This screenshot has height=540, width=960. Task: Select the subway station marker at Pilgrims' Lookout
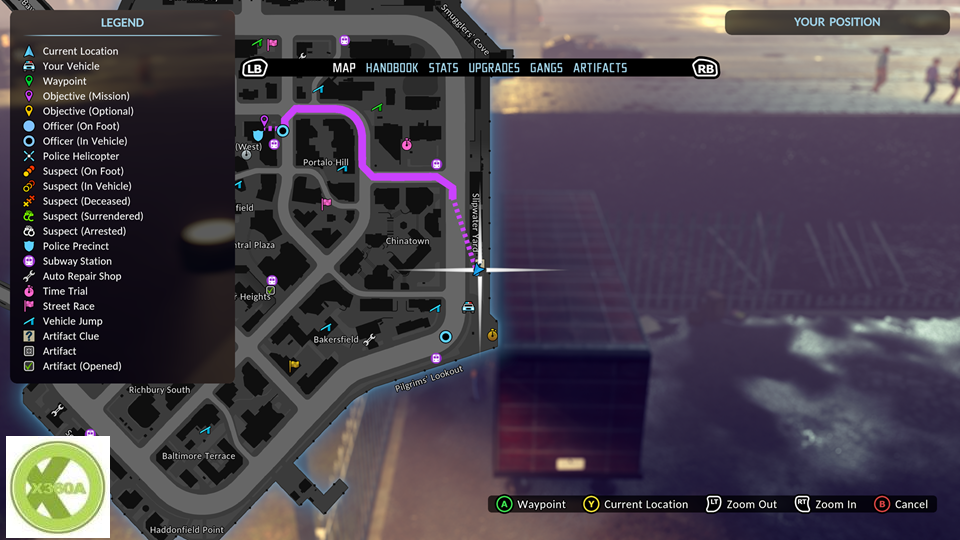pos(436,358)
